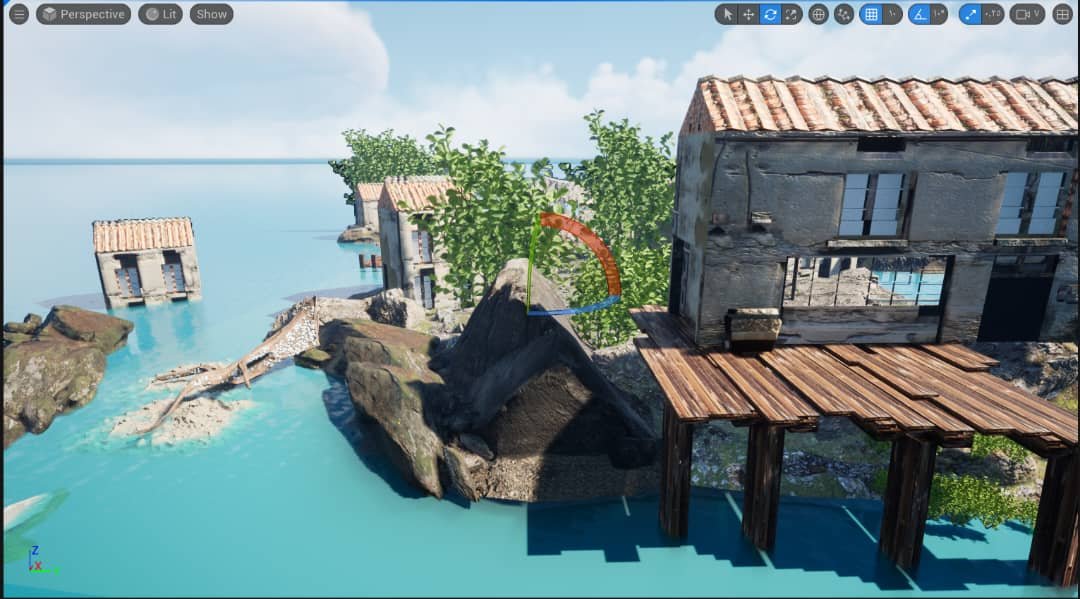This screenshot has height=599, width=1080.
Task: Toggle rotation angle snapping
Action: pos(919,14)
